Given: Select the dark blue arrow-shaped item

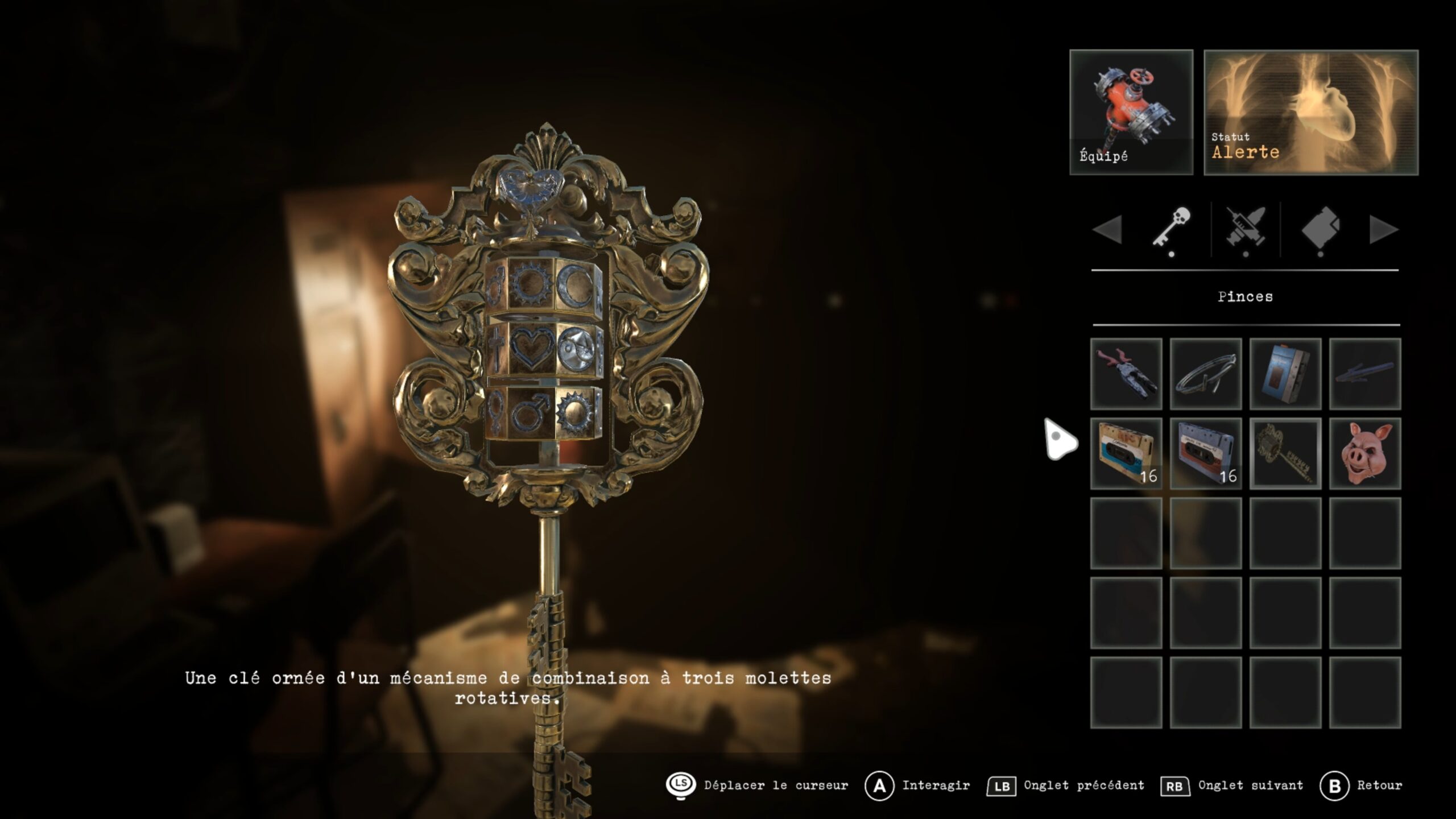Looking at the screenshot, I should [x=1364, y=374].
